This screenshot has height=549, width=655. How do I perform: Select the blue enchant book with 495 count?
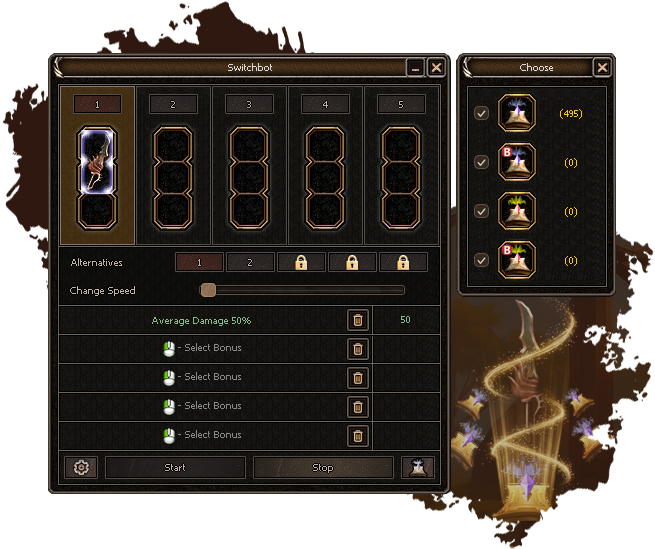point(517,113)
